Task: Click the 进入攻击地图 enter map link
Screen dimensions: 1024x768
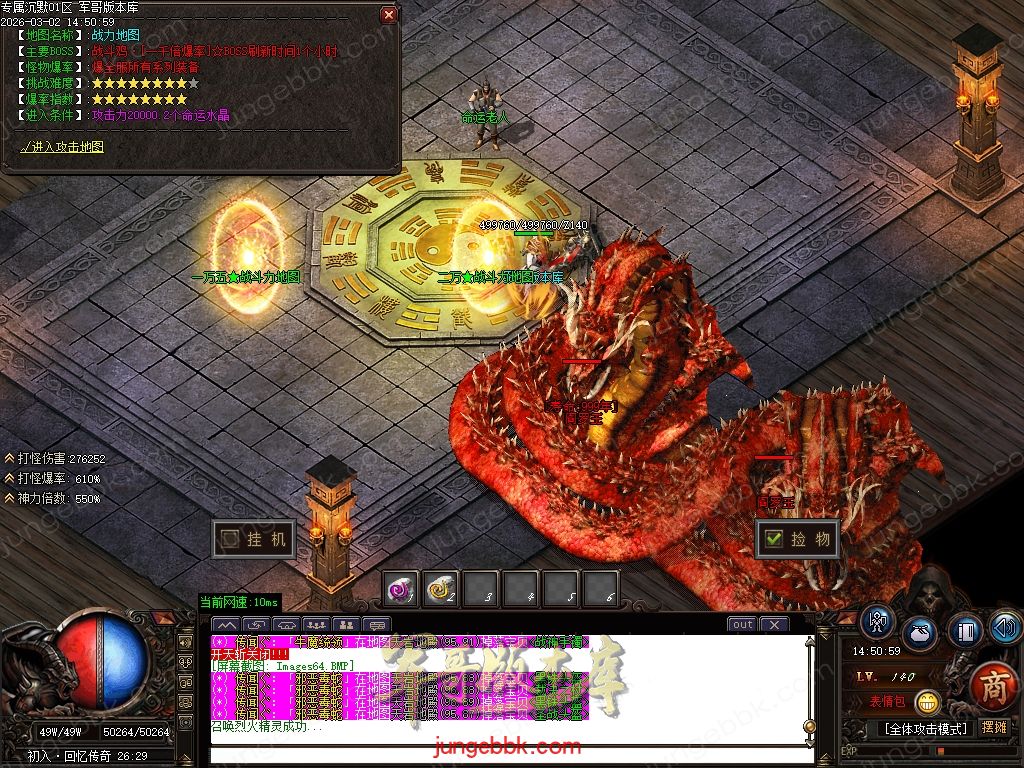Action: pyautogui.click(x=62, y=147)
